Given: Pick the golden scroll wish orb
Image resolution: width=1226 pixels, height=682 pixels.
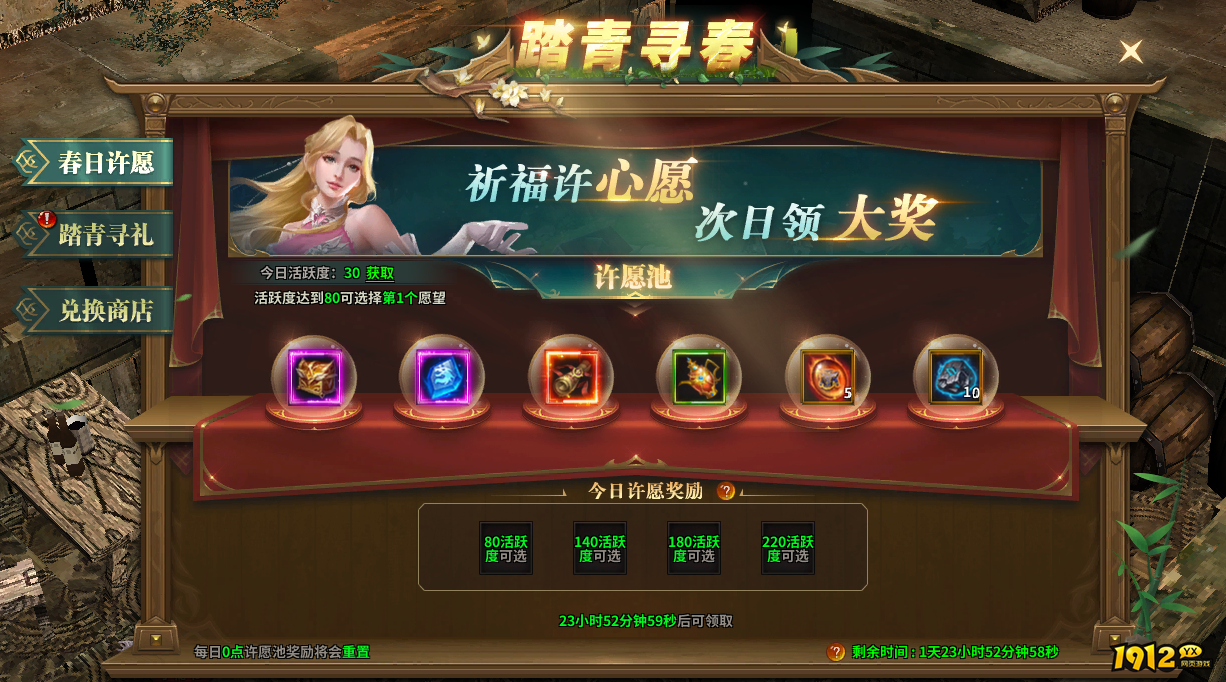Looking at the screenshot, I should point(571,378).
